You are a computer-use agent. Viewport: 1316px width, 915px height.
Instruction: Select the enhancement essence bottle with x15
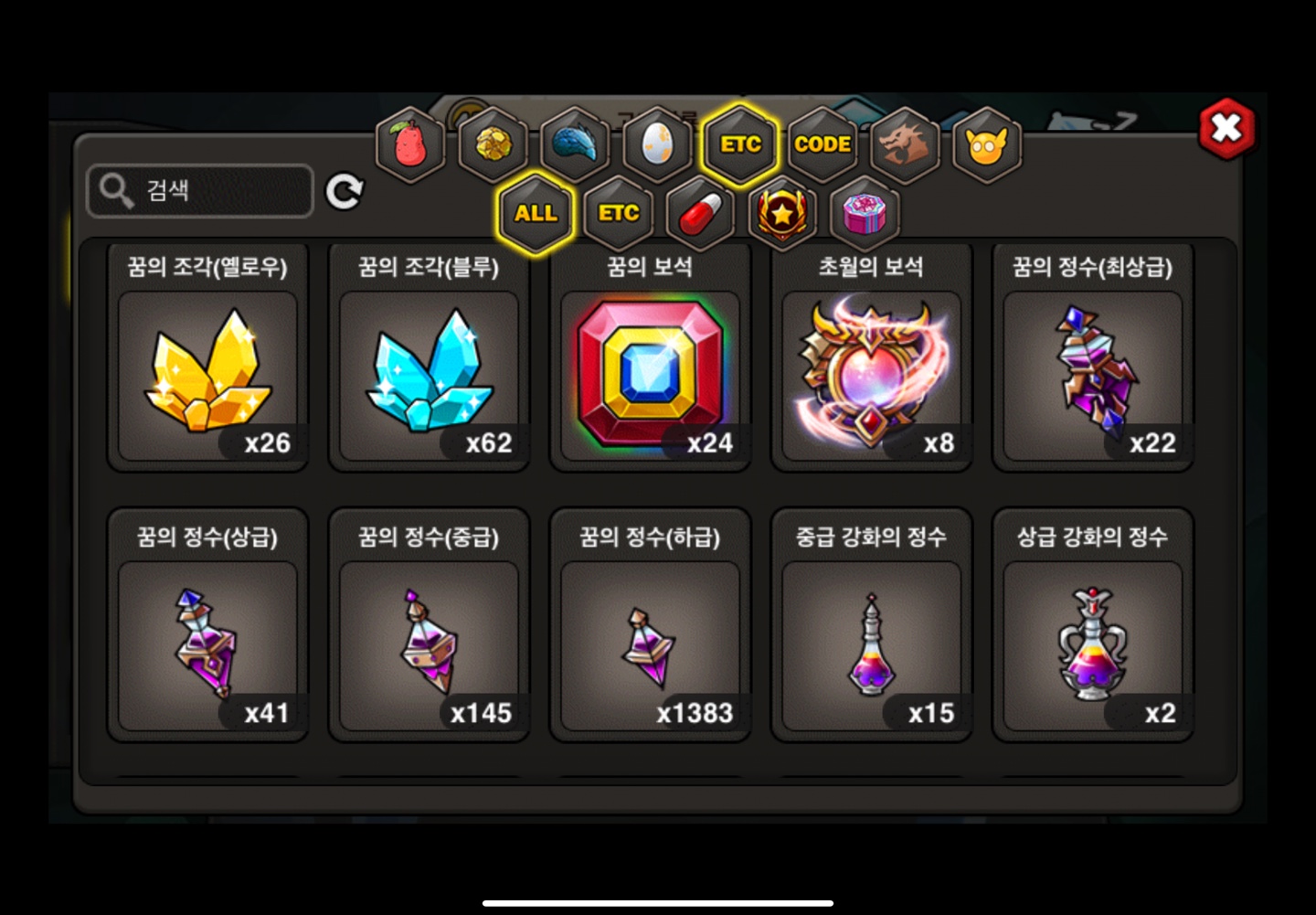[x=872, y=644]
